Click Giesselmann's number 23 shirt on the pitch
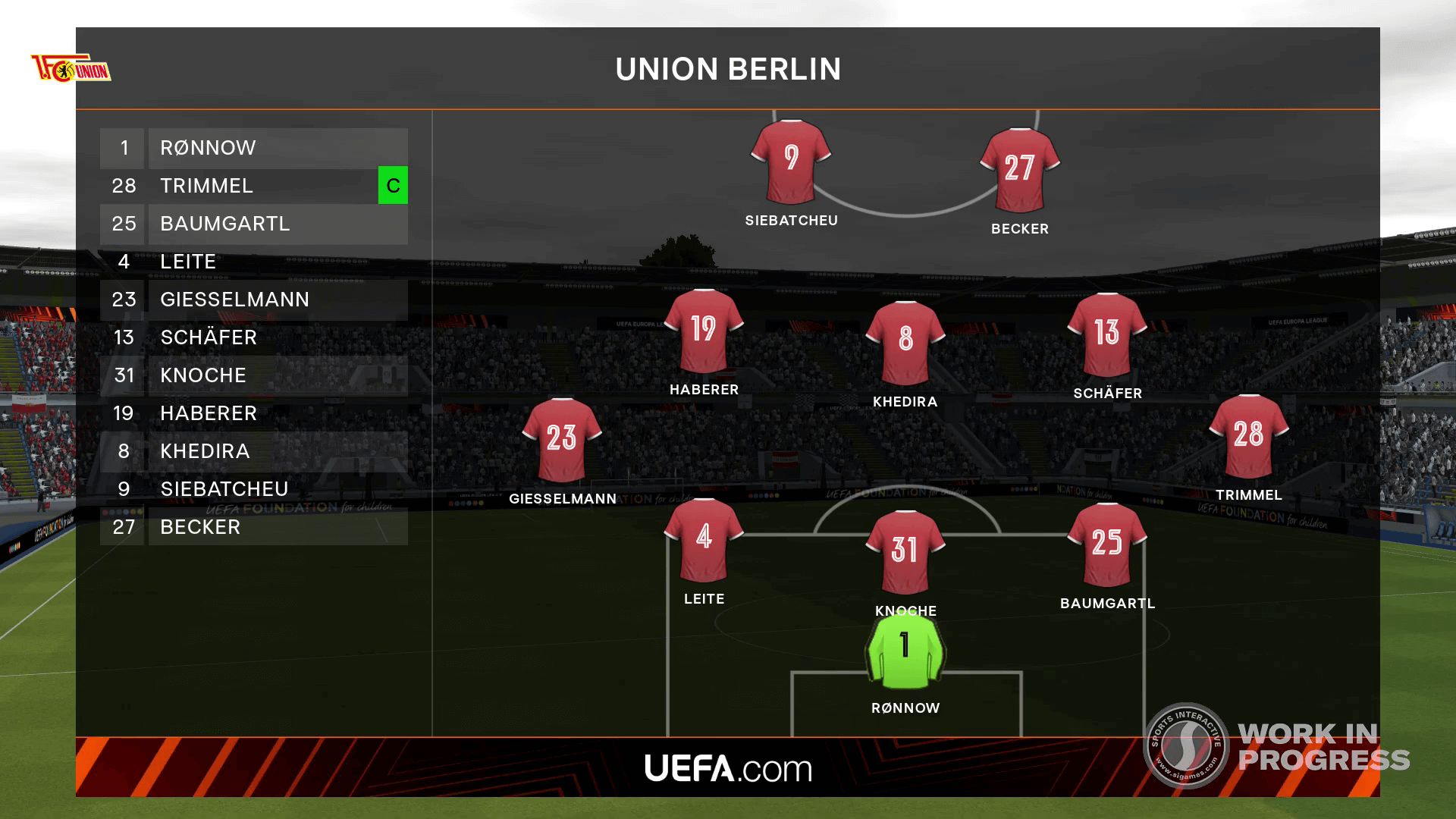Screen dimensions: 1456x819 point(562,439)
